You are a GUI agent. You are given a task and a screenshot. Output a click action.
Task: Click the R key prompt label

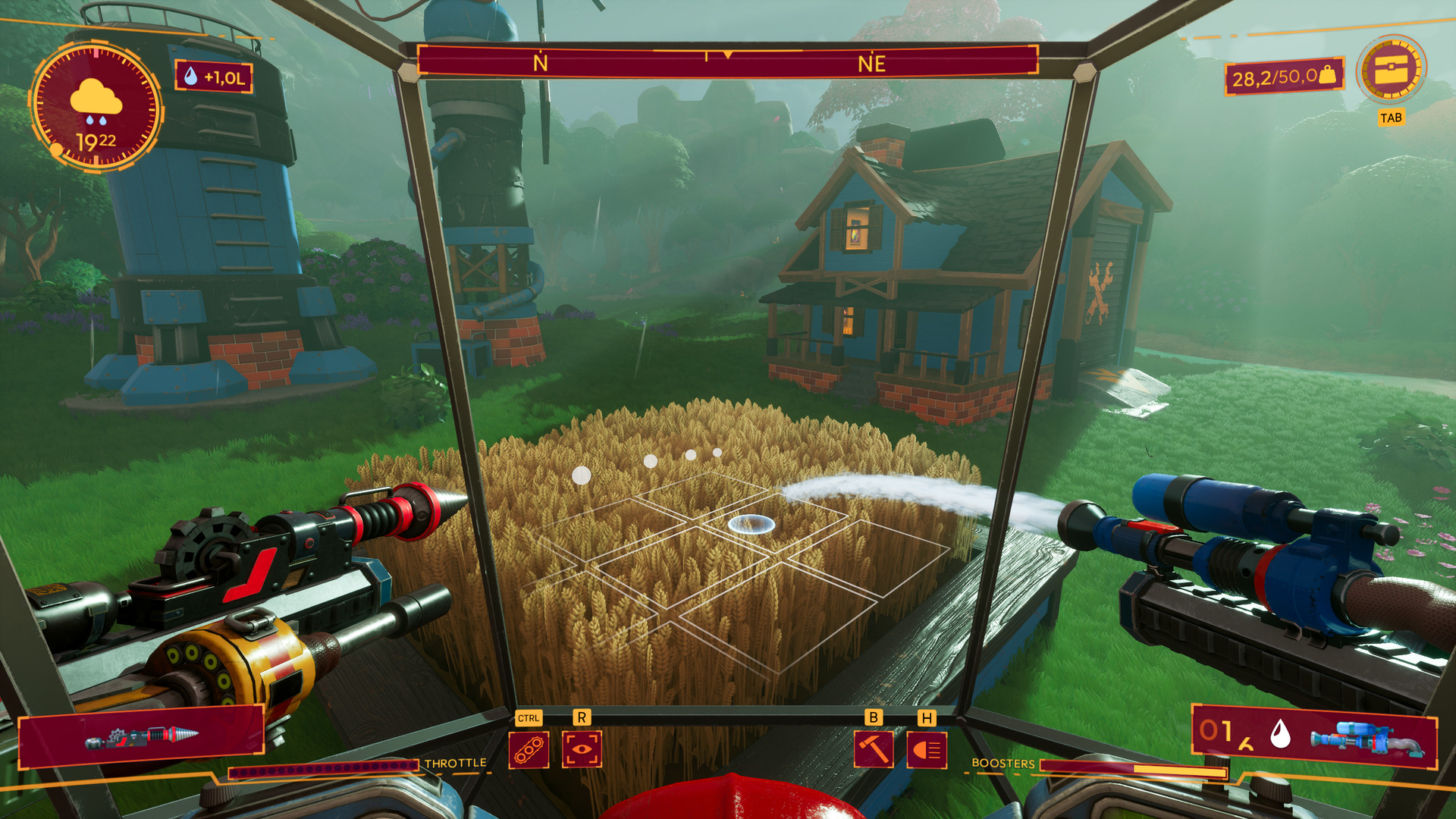coord(581,716)
